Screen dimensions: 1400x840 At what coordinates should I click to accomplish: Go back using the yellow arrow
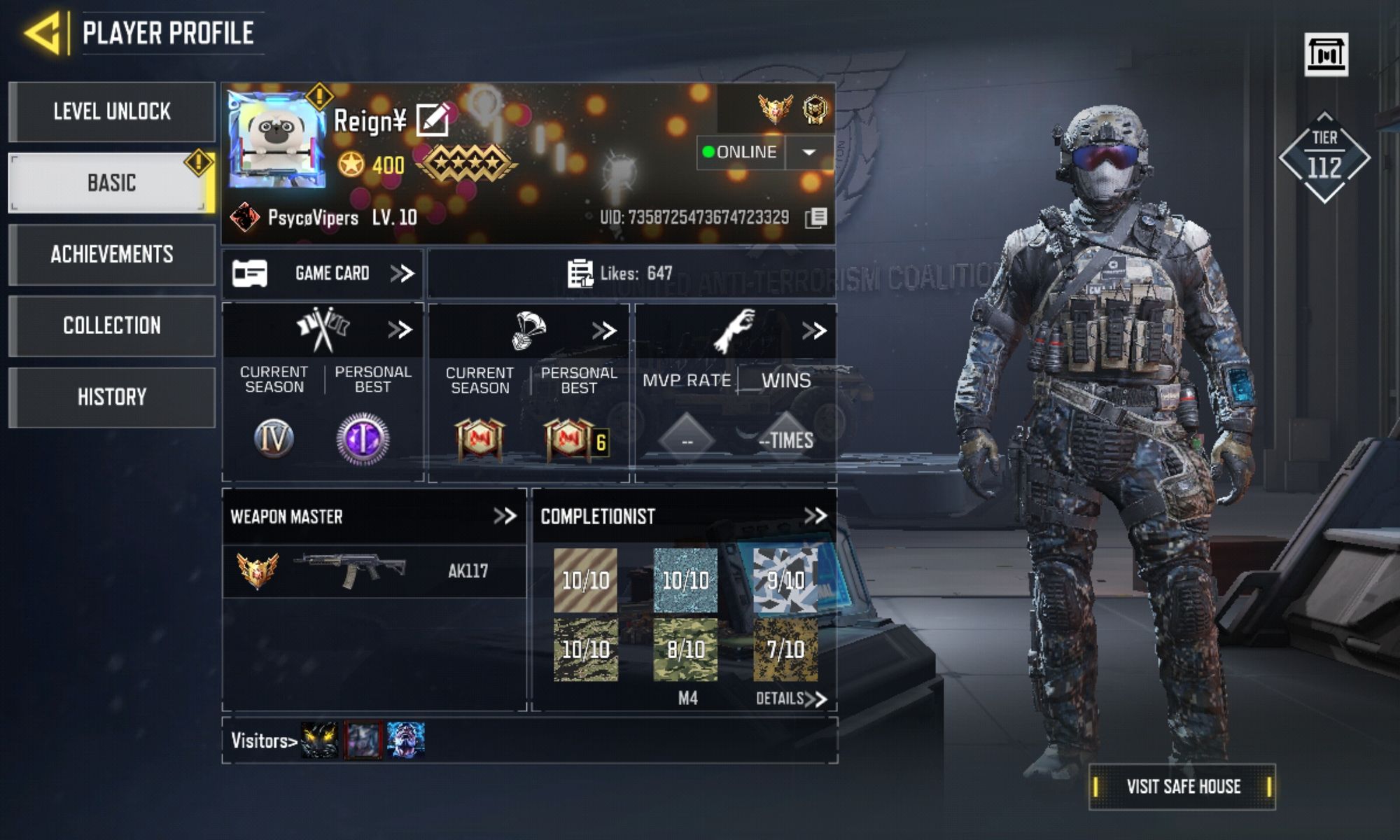coord(45,33)
